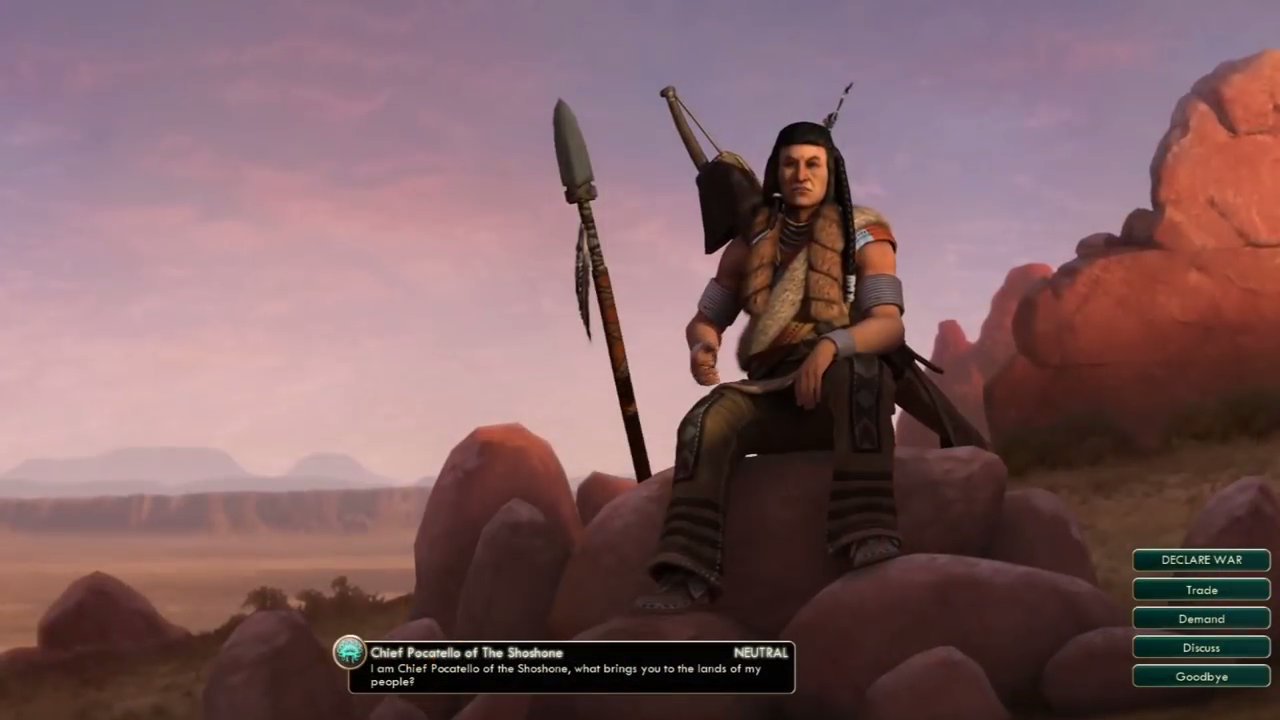Click the Shoshone civilization emblem icon
The height and width of the screenshot is (720, 1280).
click(x=350, y=653)
